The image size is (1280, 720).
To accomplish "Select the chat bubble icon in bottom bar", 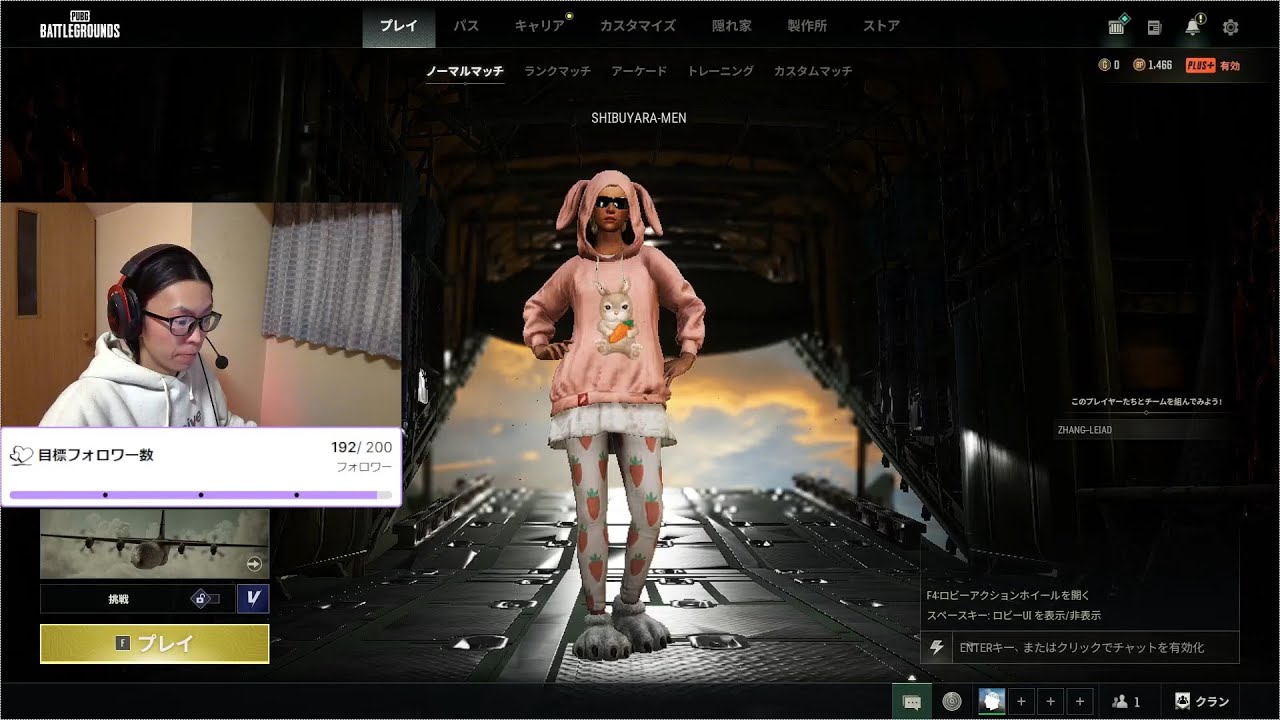I will (x=911, y=700).
